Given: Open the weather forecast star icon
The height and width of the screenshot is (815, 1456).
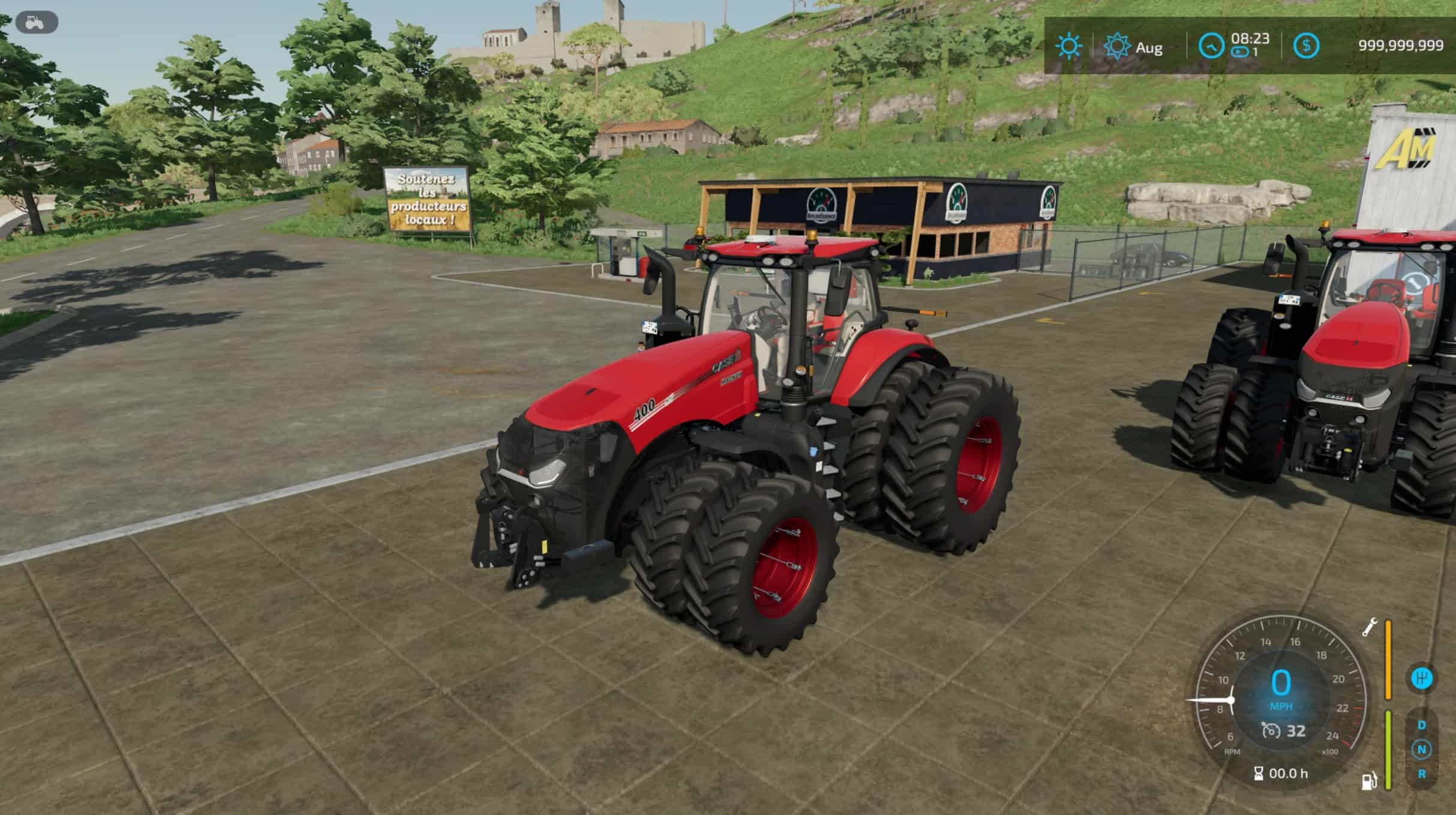Looking at the screenshot, I should tap(1117, 46).
